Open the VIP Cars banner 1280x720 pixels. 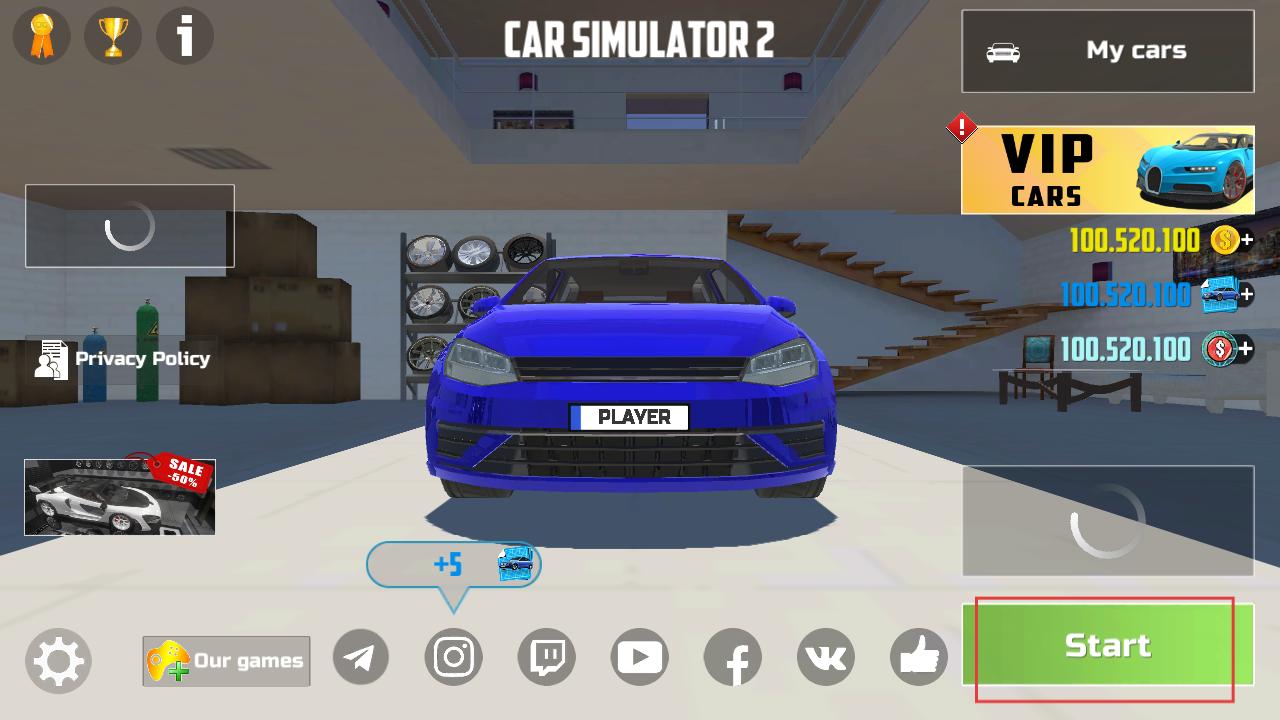(1107, 170)
